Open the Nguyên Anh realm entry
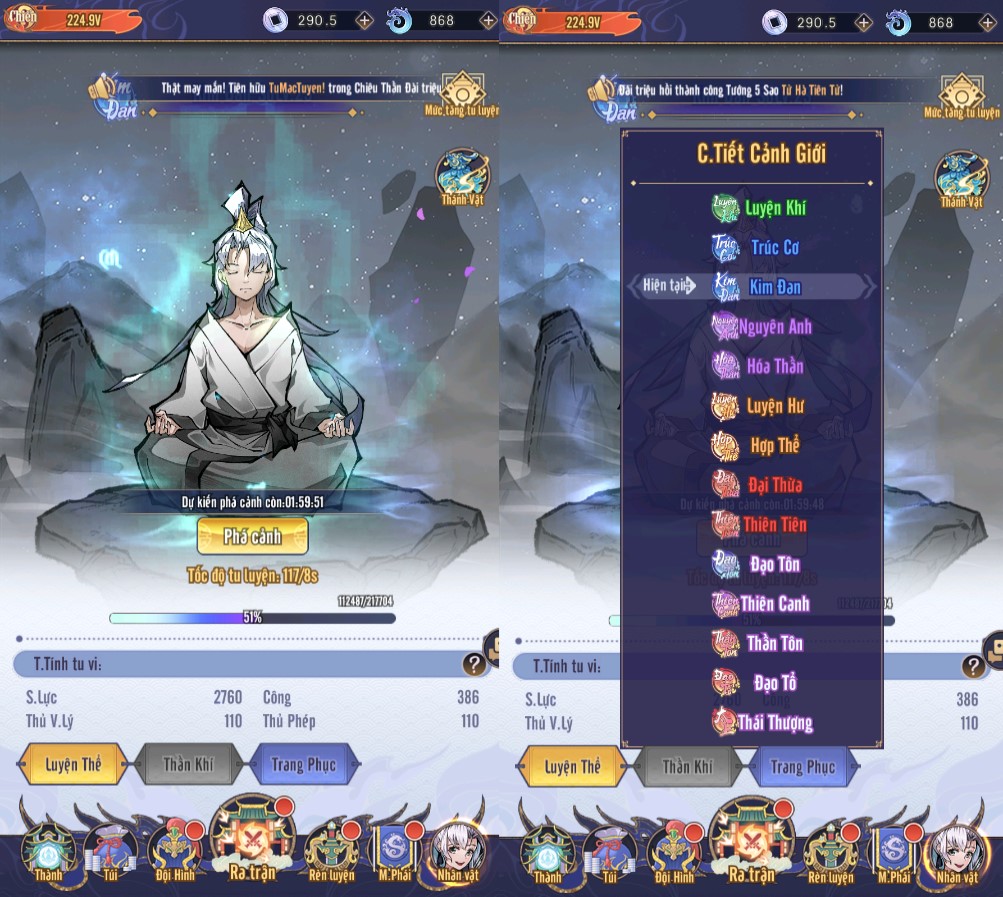The height and width of the screenshot is (897, 1003). point(761,327)
